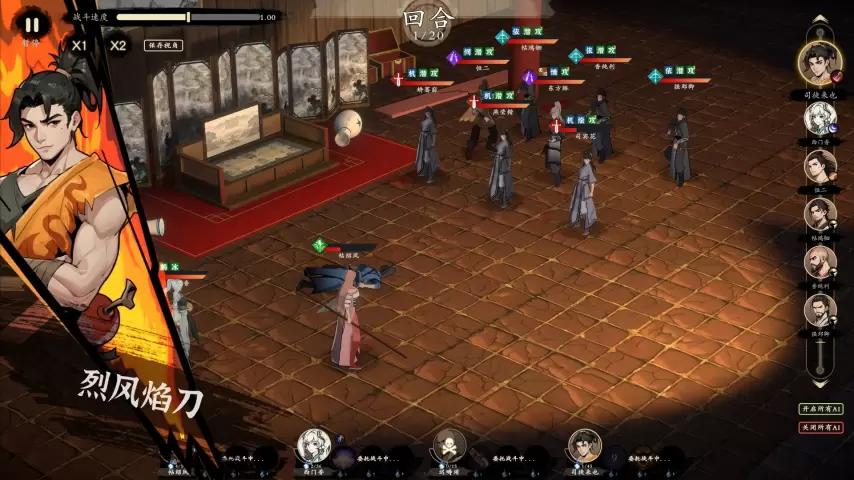Select 西门季 portrait in bottom party bar

click(316, 445)
